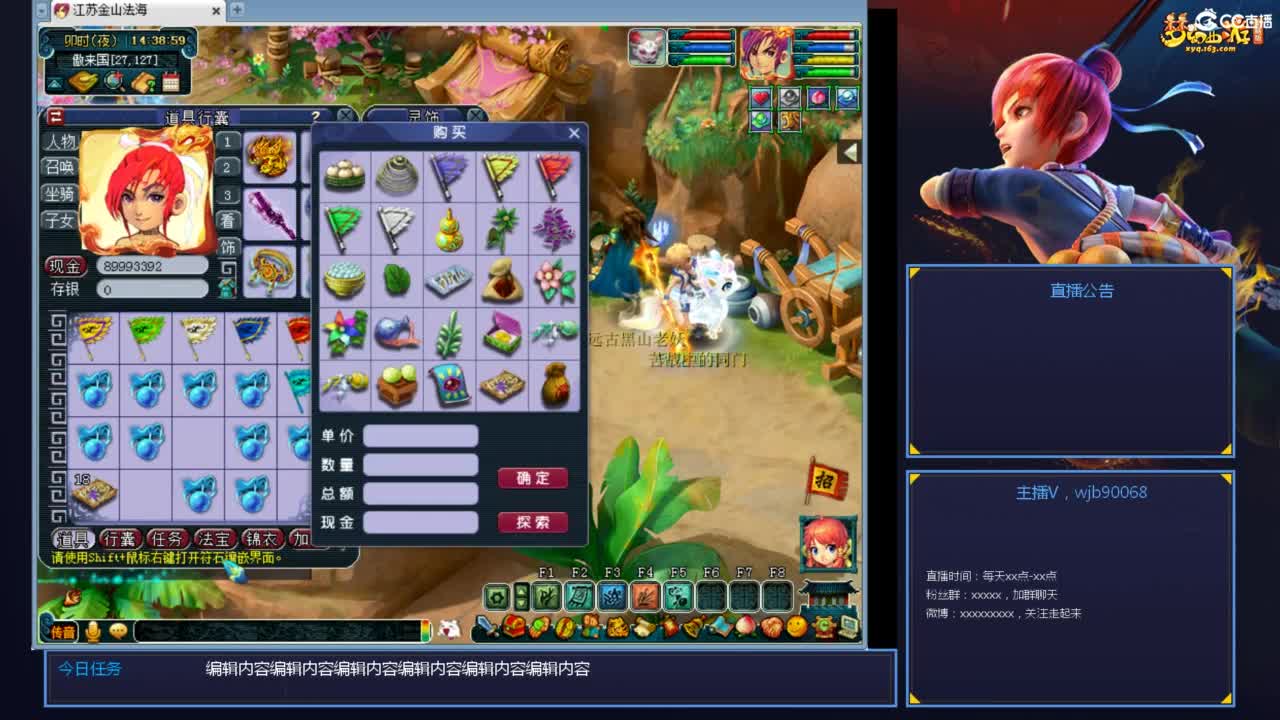Click the up-down arrow expander near F1 slots
The image size is (1280, 720).
click(x=520, y=596)
